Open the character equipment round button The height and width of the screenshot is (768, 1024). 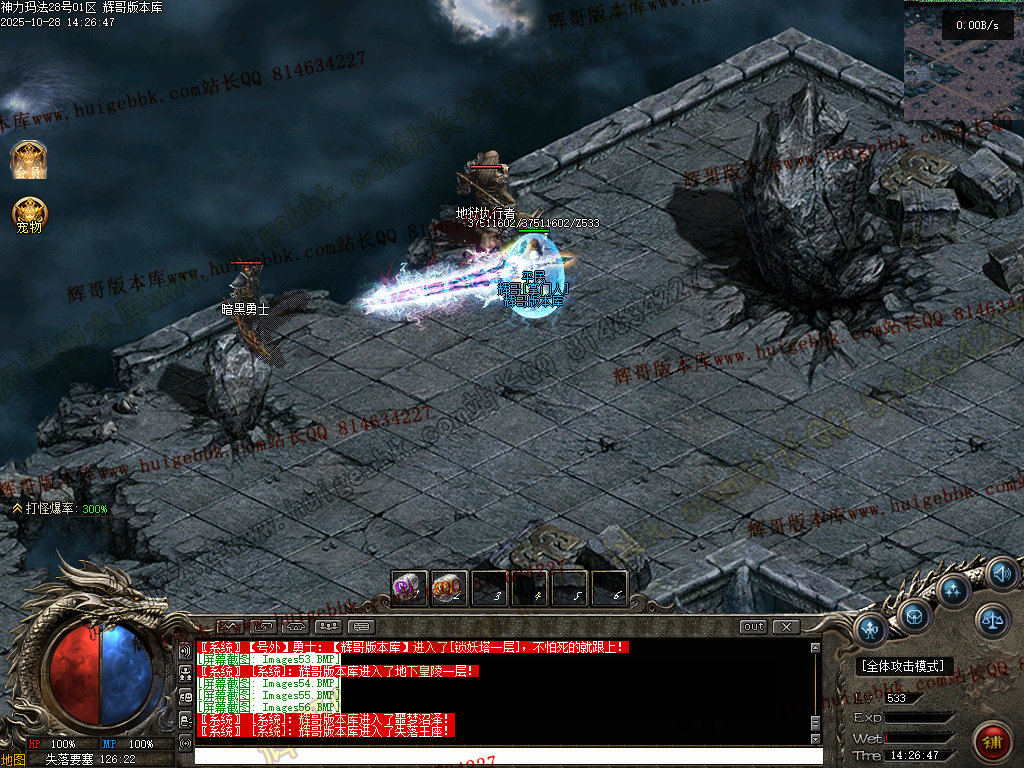coord(872,631)
